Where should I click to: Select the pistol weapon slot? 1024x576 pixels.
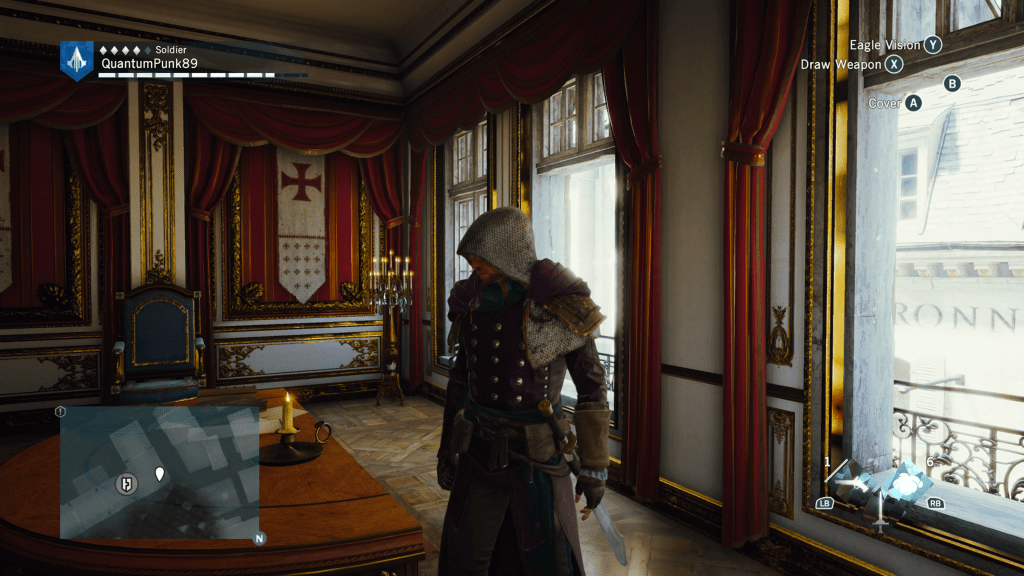tap(854, 484)
